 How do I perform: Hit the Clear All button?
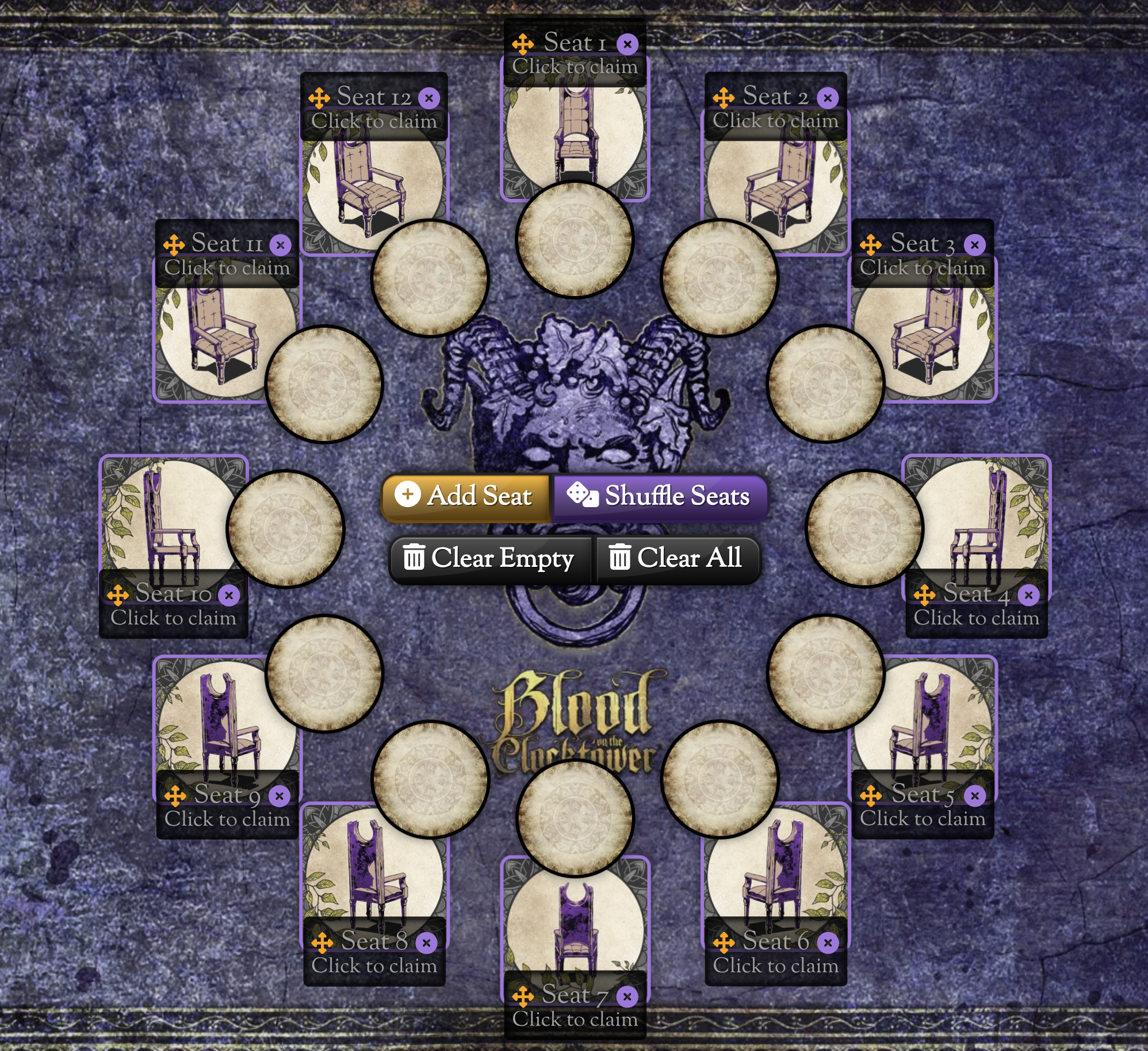[x=677, y=558]
